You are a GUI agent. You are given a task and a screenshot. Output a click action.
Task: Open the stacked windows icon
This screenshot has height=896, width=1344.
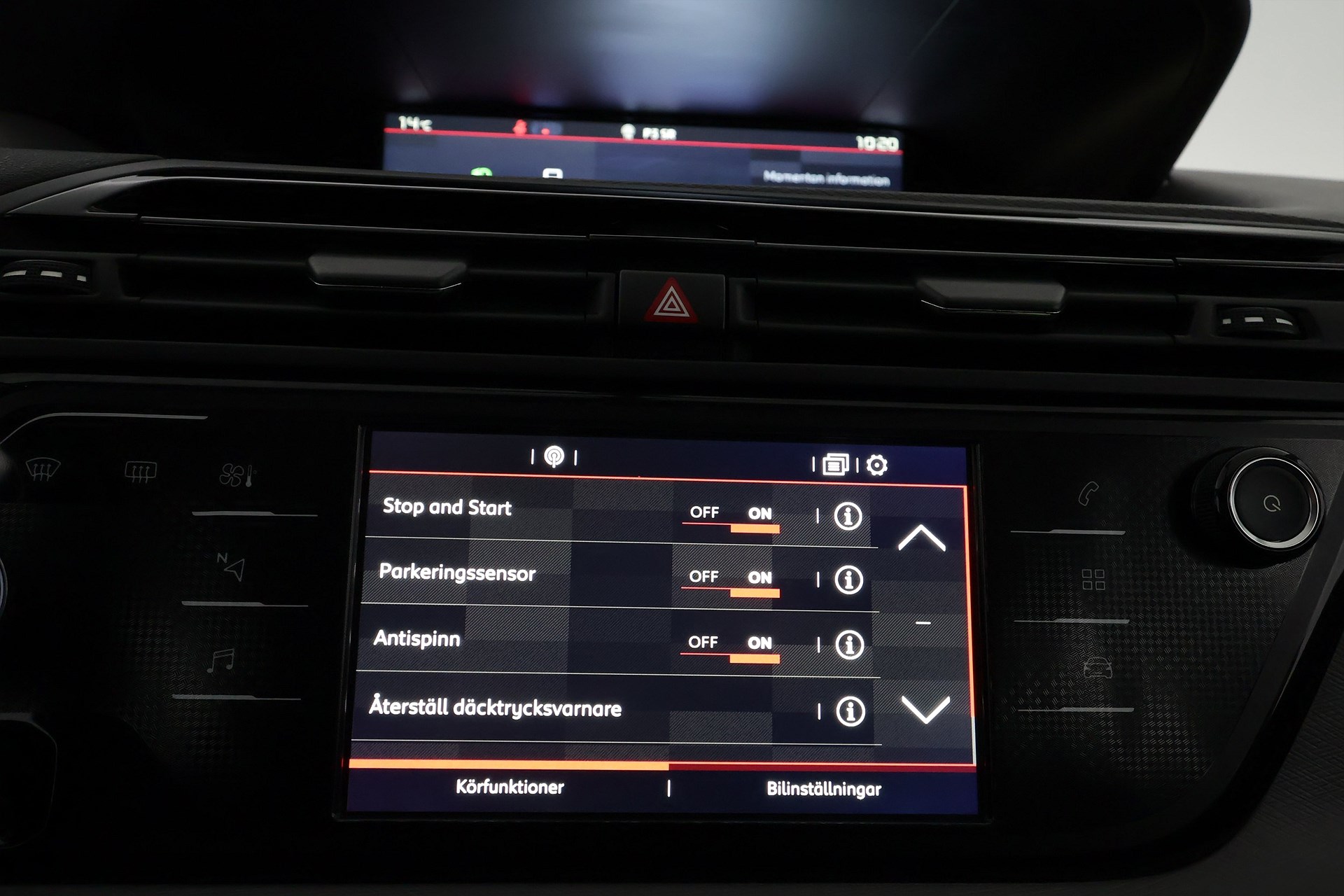click(835, 464)
